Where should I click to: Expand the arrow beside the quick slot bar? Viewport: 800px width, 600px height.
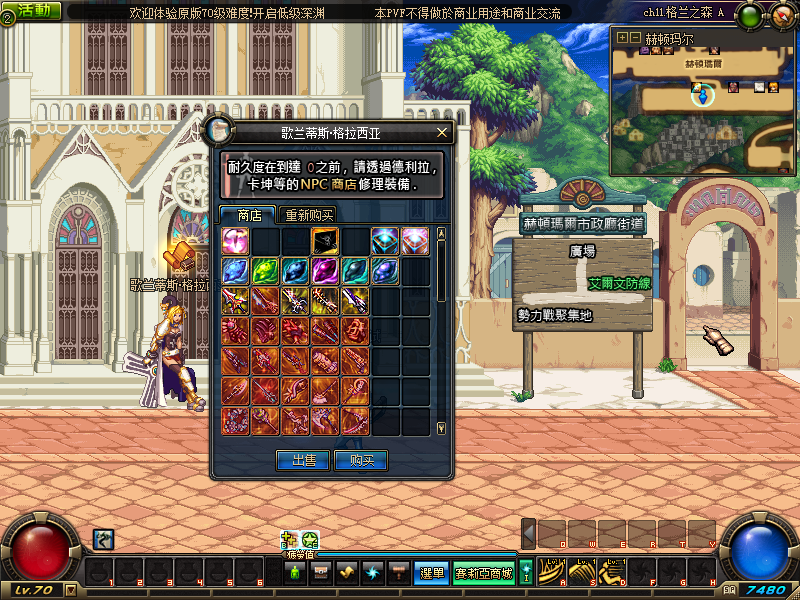(529, 533)
